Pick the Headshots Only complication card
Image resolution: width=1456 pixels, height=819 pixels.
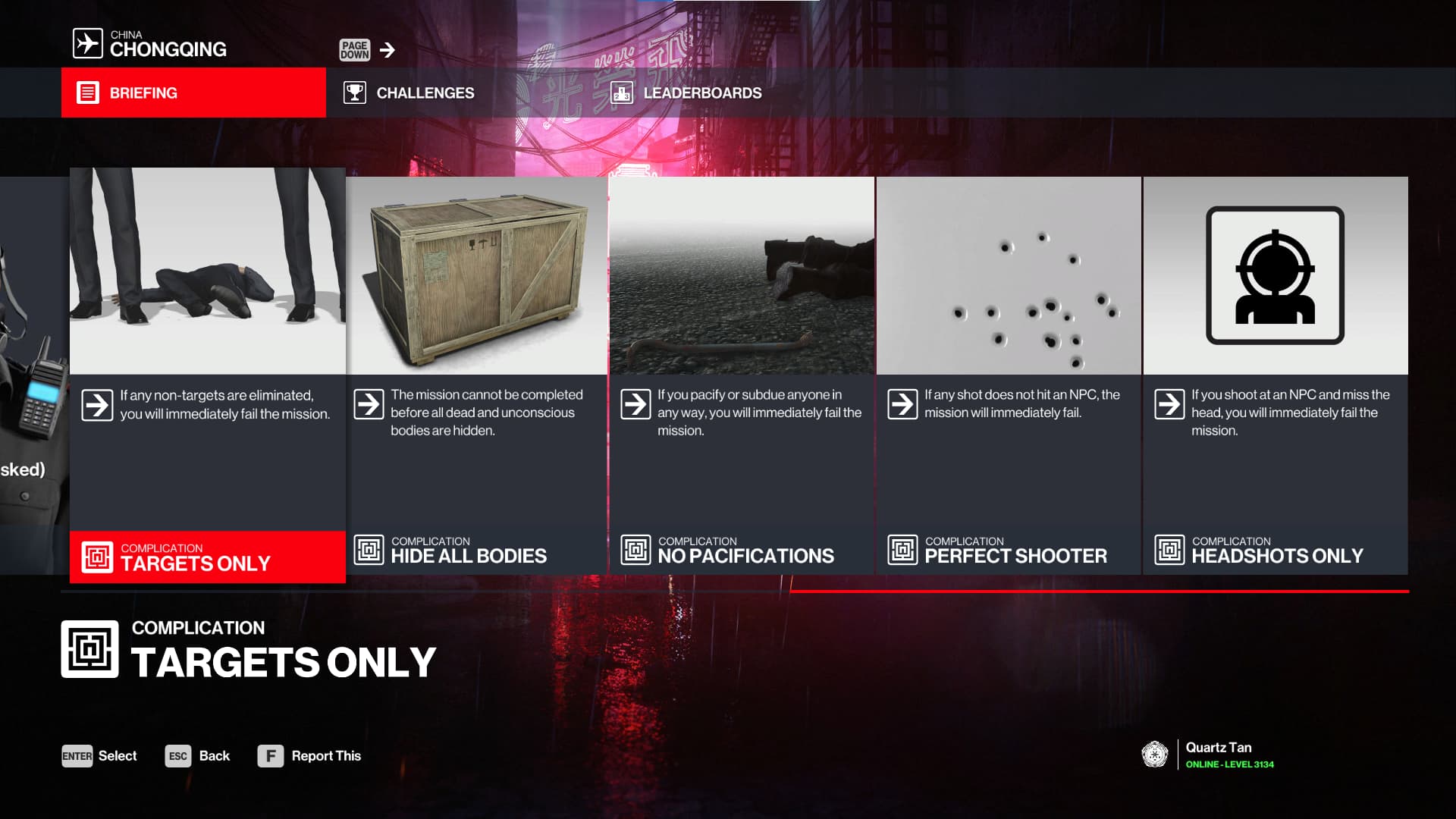pos(1275,375)
